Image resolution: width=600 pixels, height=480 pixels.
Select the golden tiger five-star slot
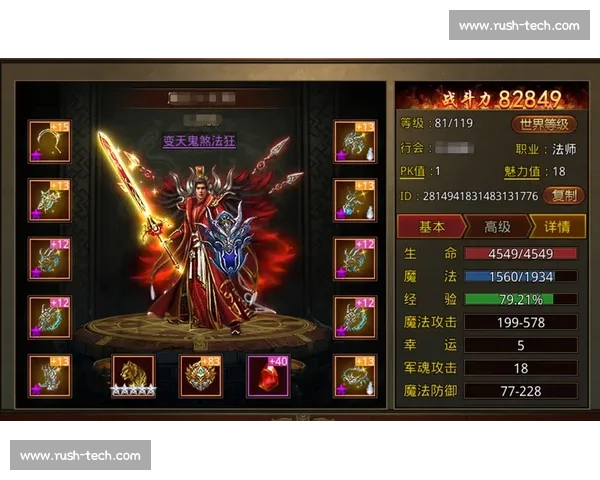(133, 374)
